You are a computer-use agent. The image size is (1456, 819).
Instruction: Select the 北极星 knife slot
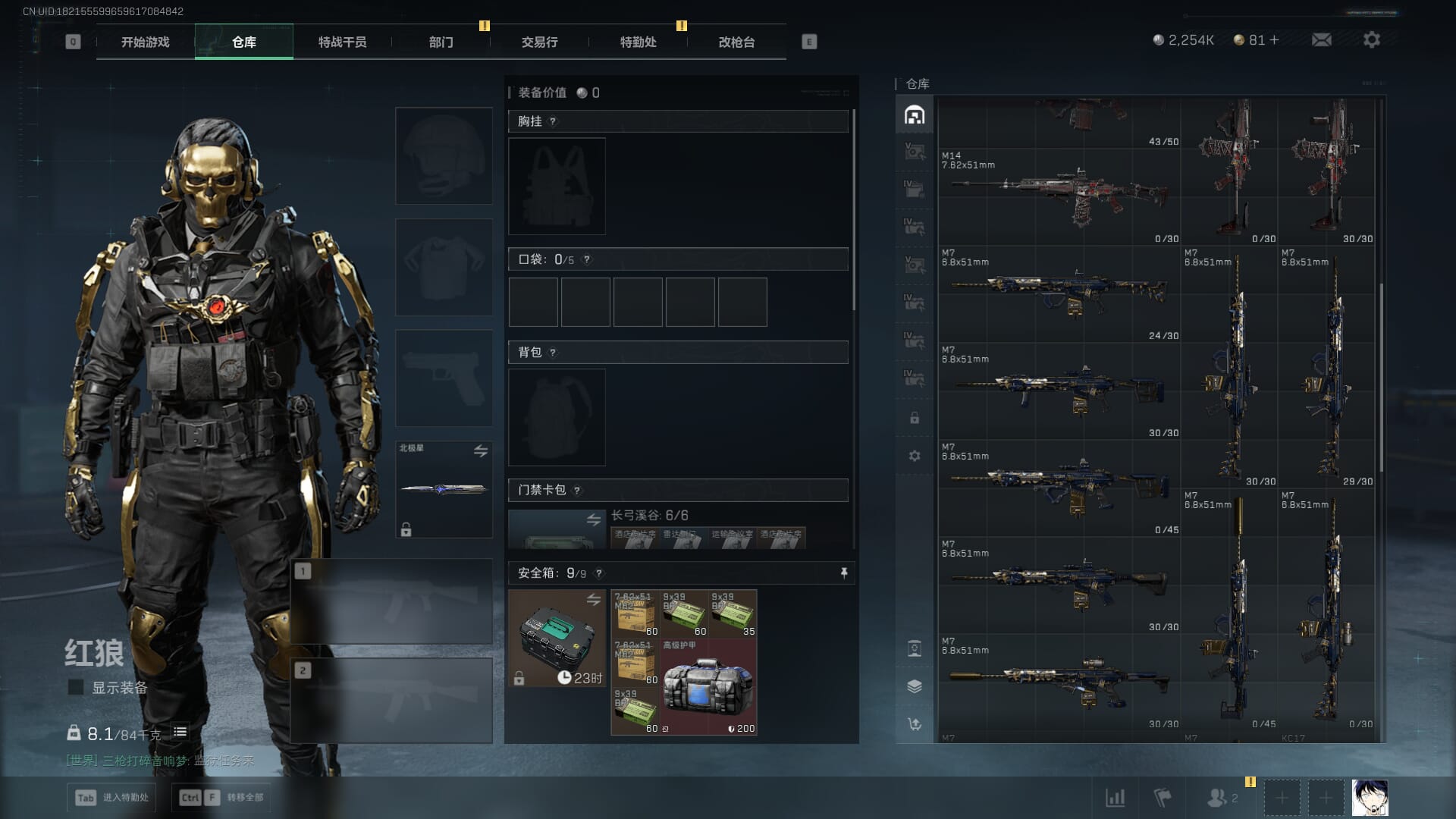point(444,489)
